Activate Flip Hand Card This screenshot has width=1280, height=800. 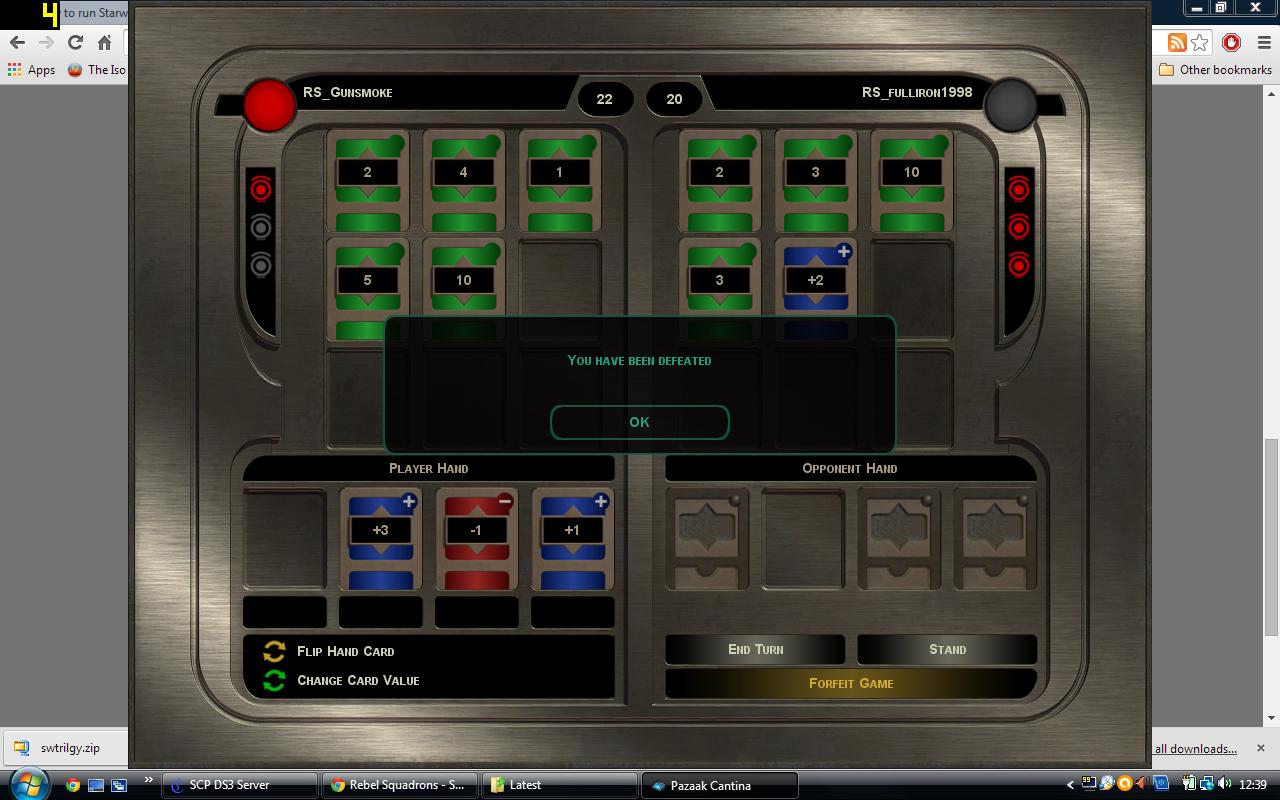pyautogui.click(x=345, y=651)
